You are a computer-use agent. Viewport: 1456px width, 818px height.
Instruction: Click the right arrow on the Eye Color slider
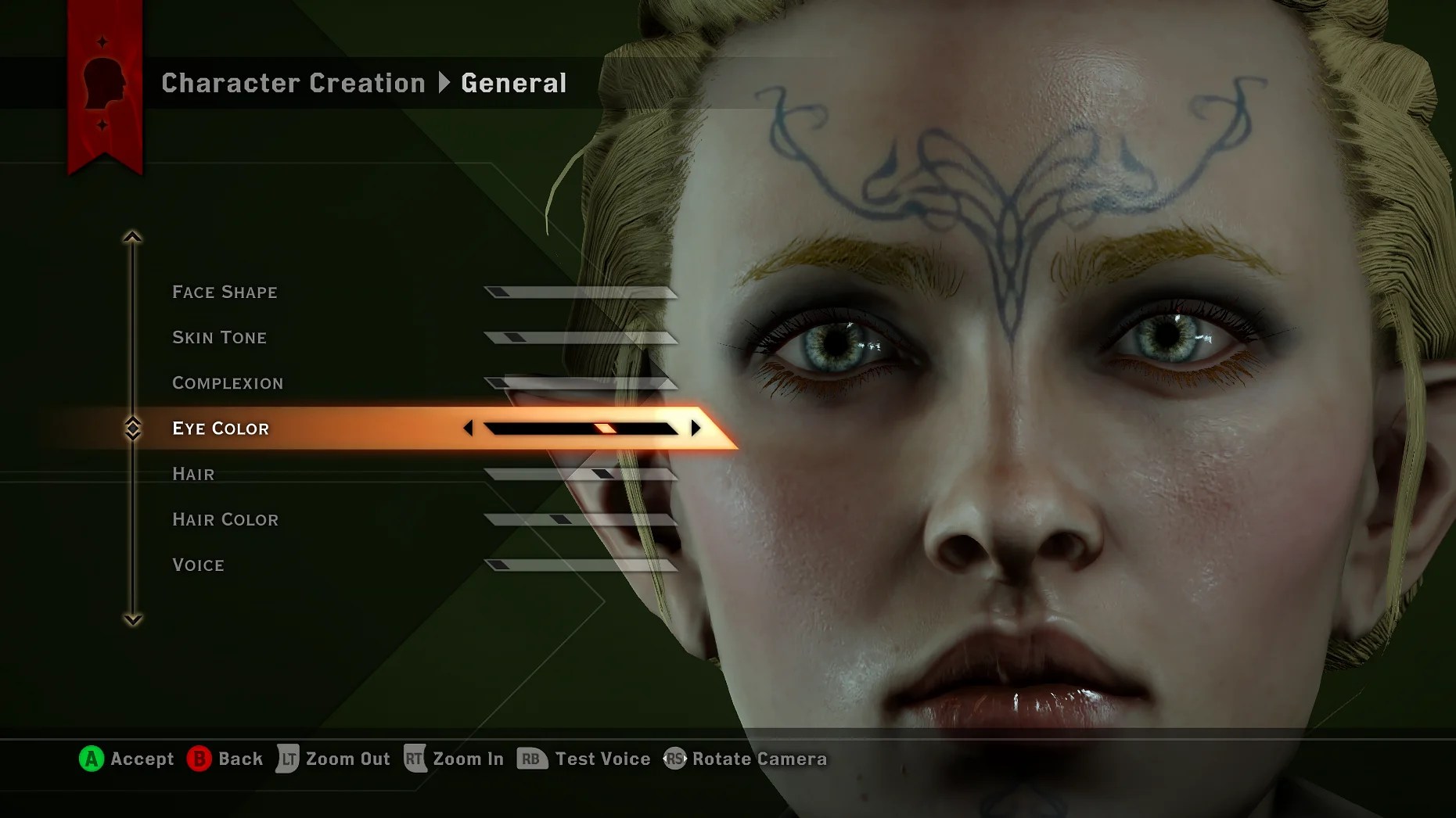point(693,428)
